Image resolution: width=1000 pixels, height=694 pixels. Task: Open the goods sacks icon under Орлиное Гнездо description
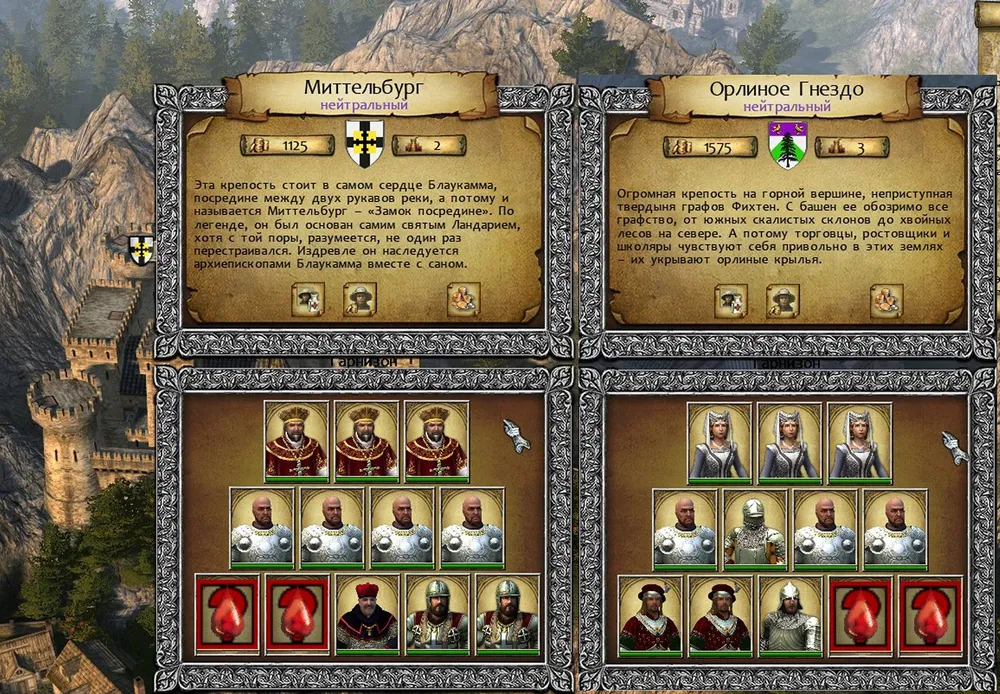886,300
